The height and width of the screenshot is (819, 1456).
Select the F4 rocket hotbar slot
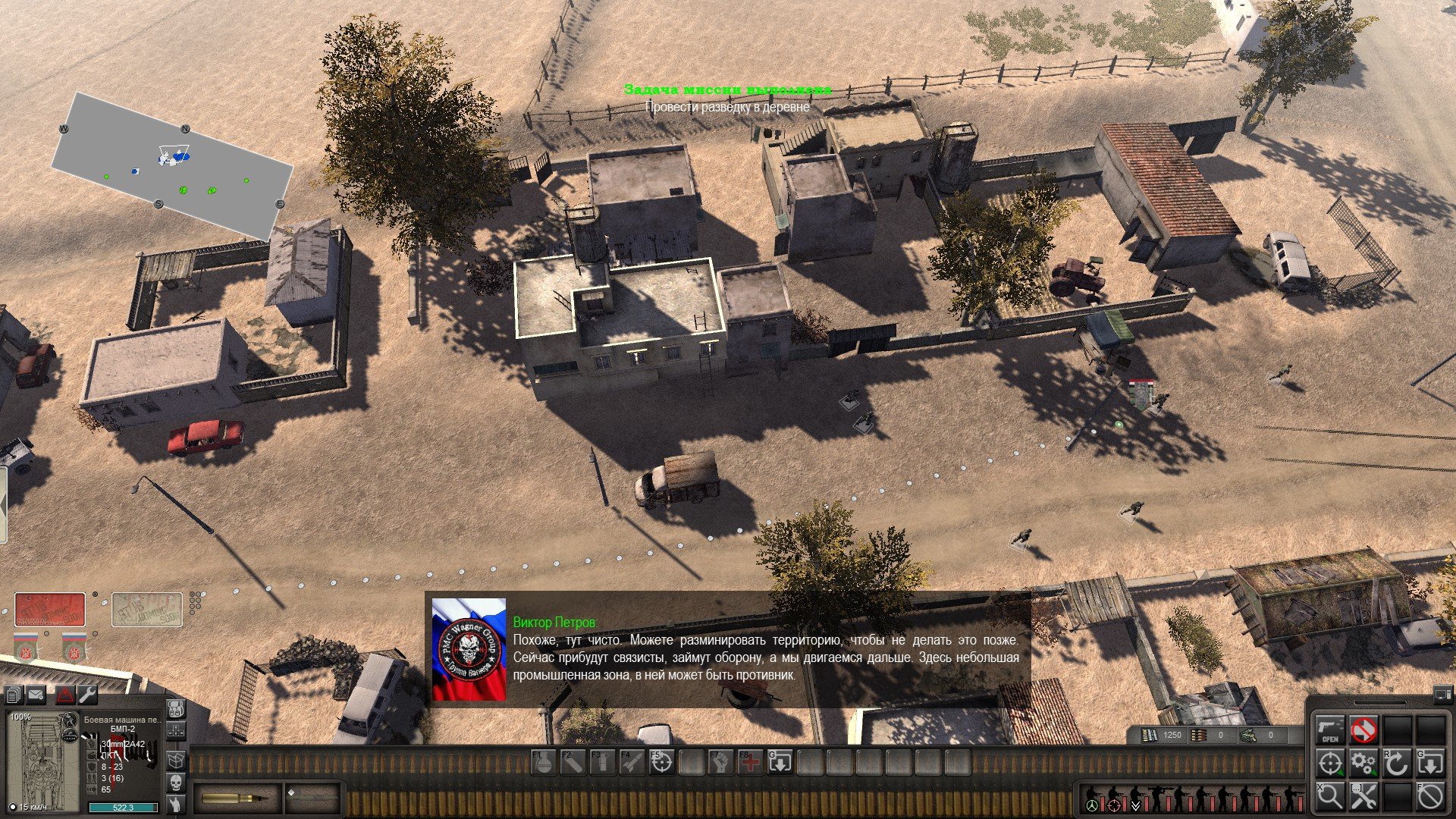point(632,762)
